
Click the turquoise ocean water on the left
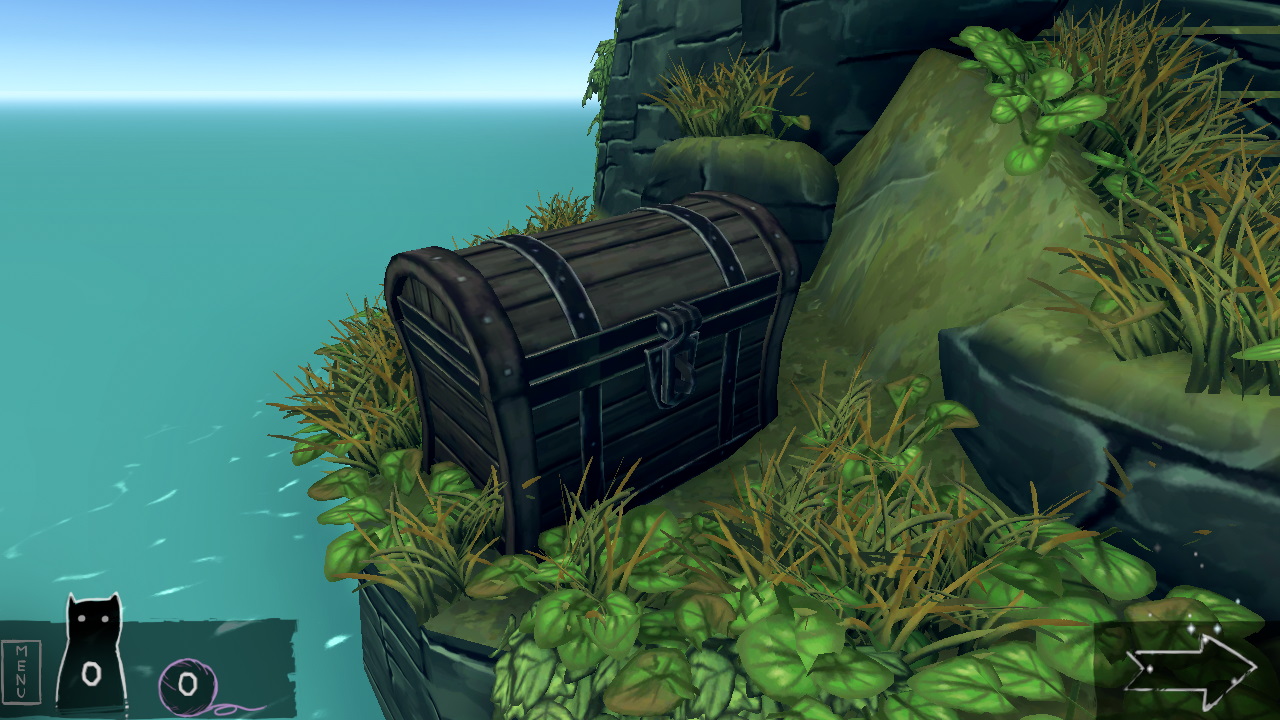[150, 350]
